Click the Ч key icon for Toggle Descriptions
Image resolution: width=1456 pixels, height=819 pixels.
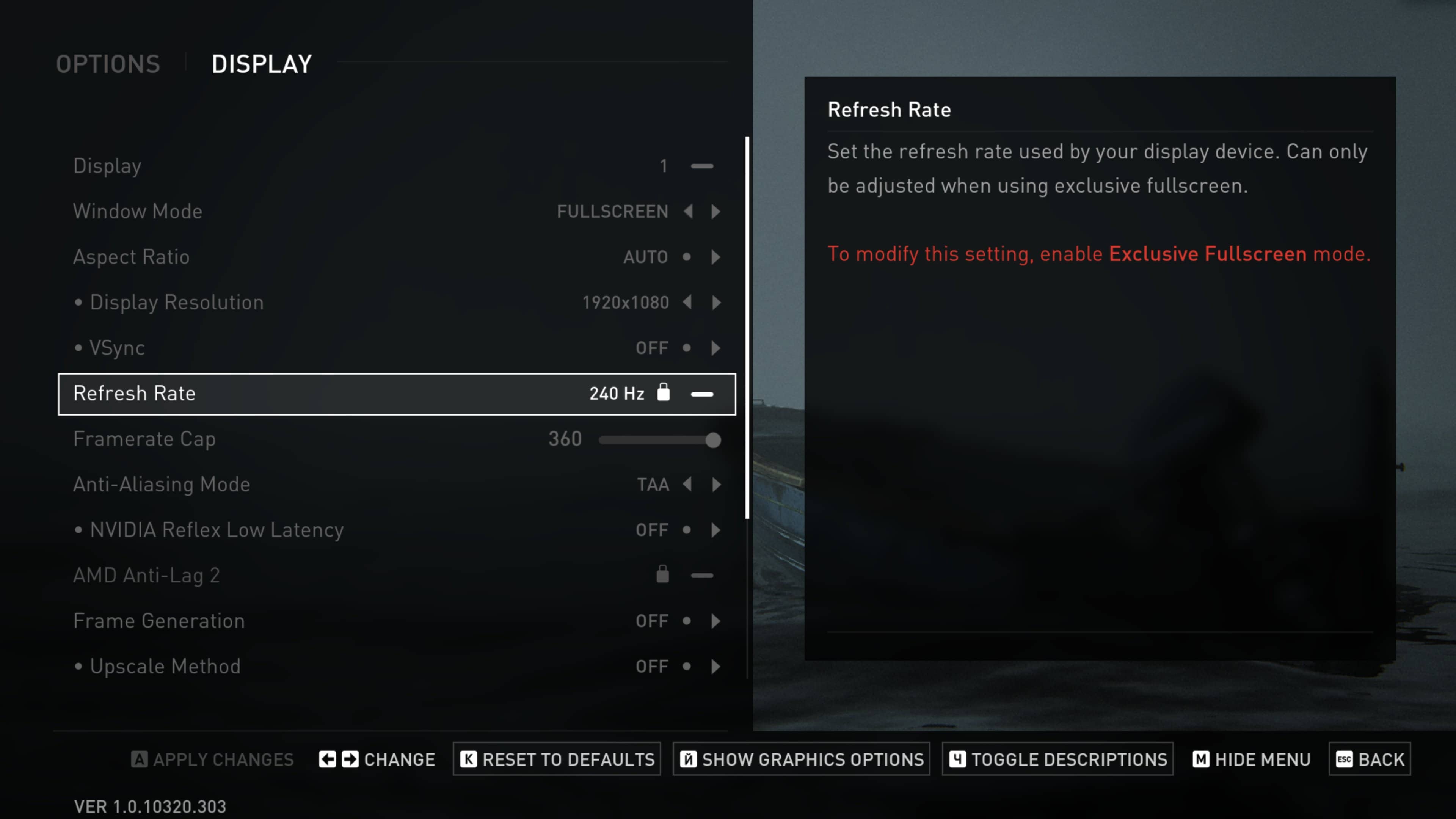(957, 759)
